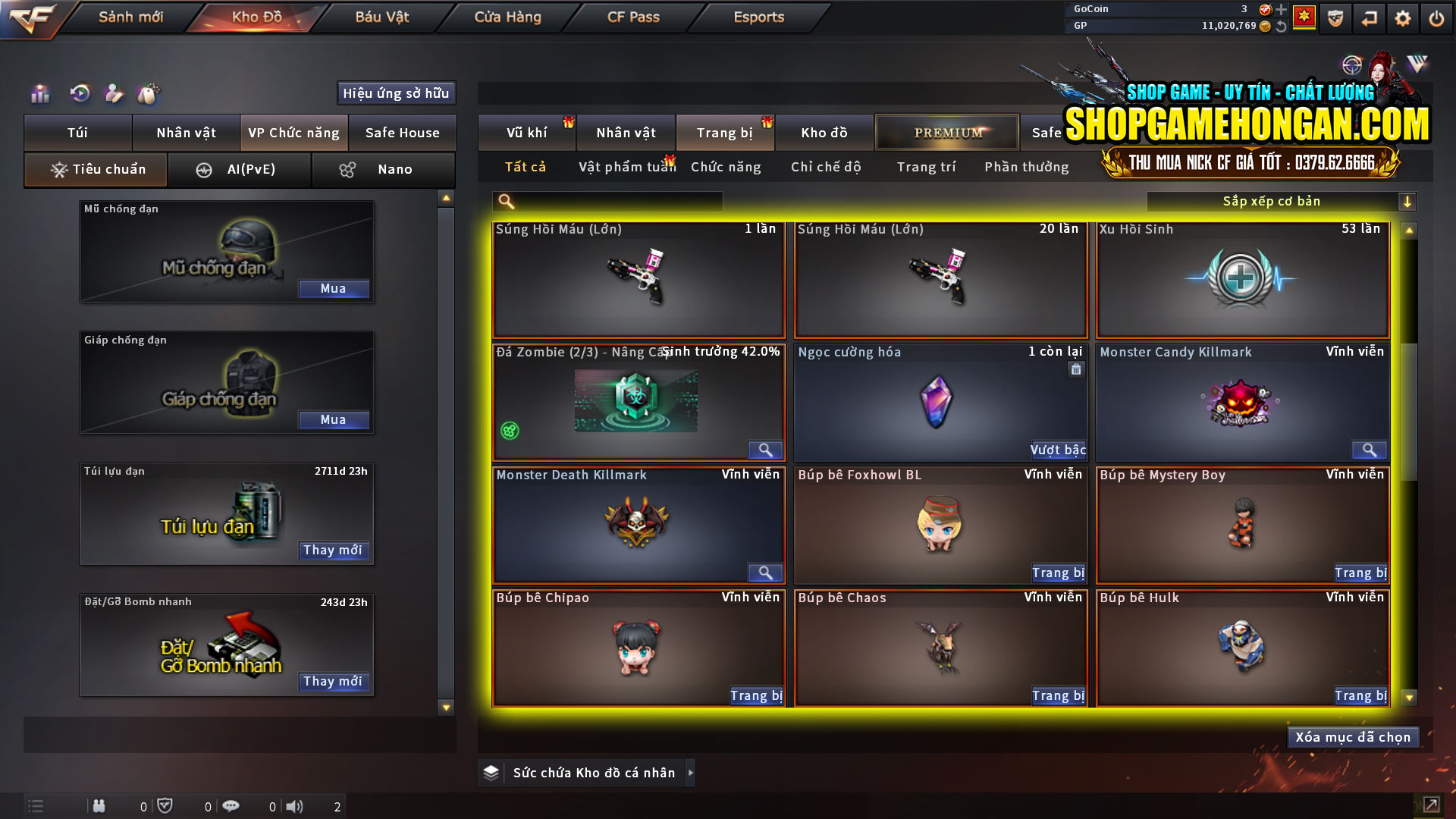1456x819 pixels.
Task: Click Xóa mục đã chọn button
Action: pos(1353,736)
